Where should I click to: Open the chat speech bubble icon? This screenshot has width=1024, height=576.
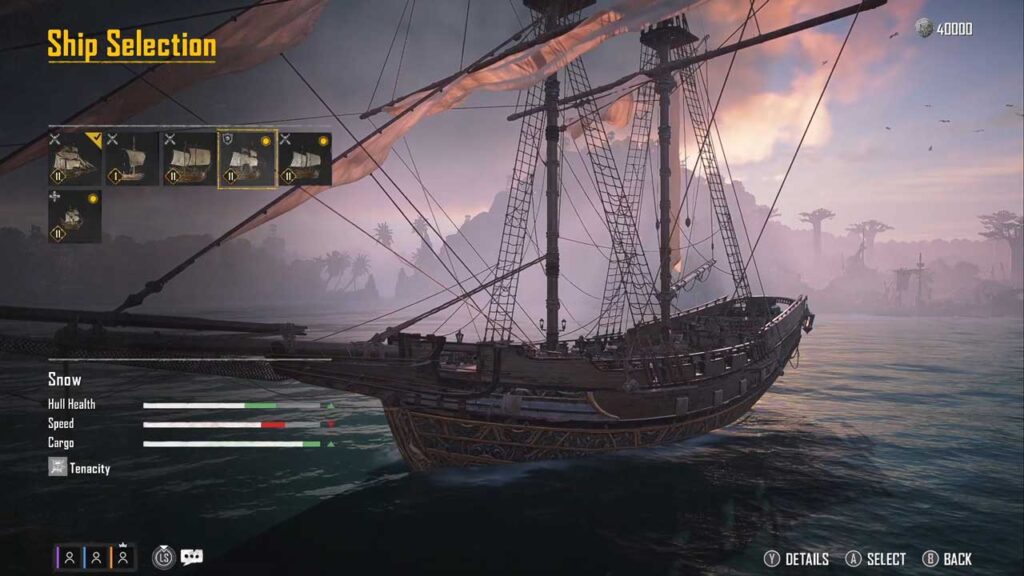point(191,558)
